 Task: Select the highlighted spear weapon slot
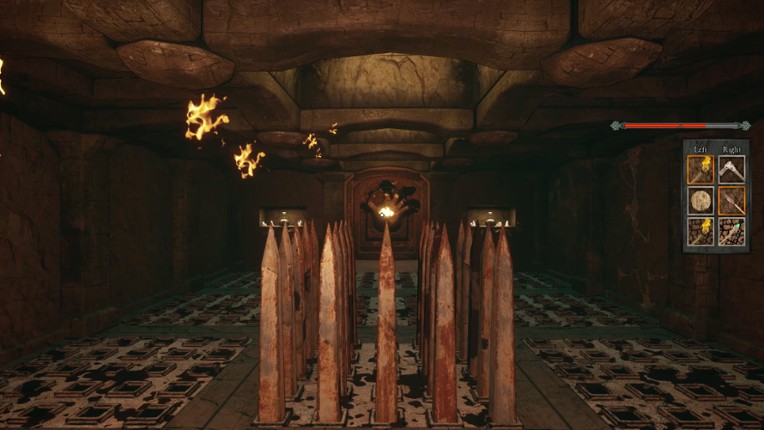pos(730,201)
